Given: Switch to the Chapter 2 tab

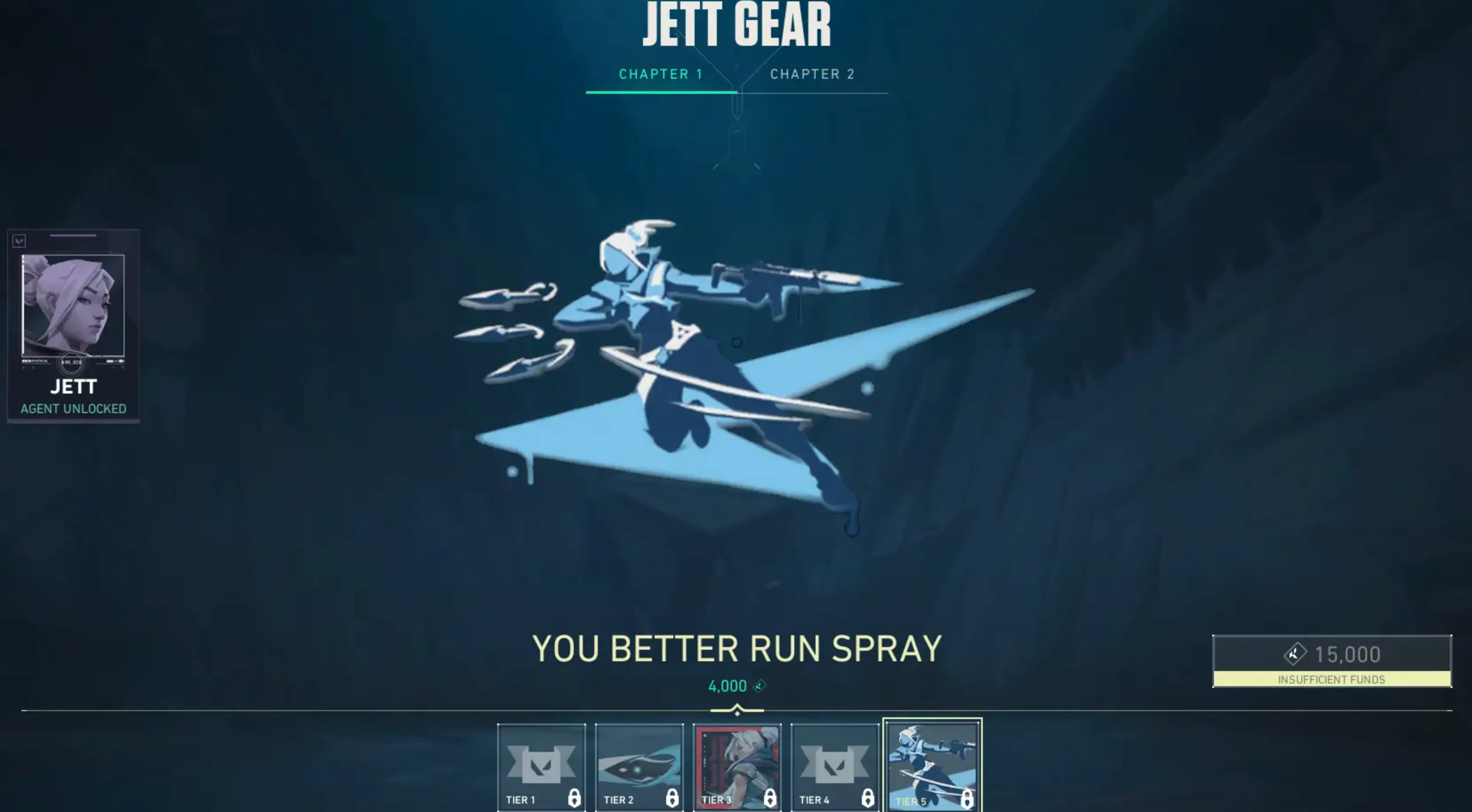Looking at the screenshot, I should [812, 73].
